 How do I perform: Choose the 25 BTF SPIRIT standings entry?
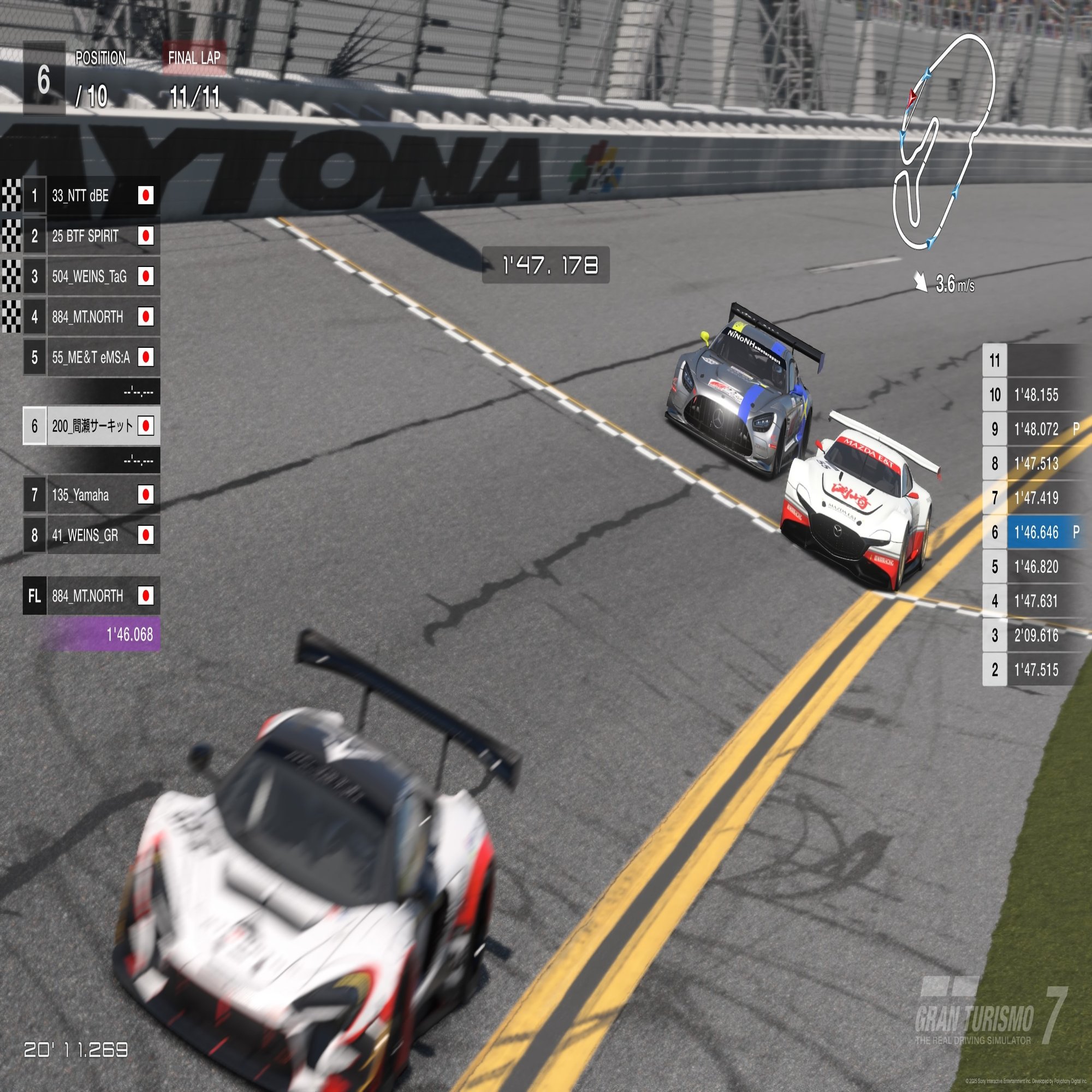[x=91, y=236]
